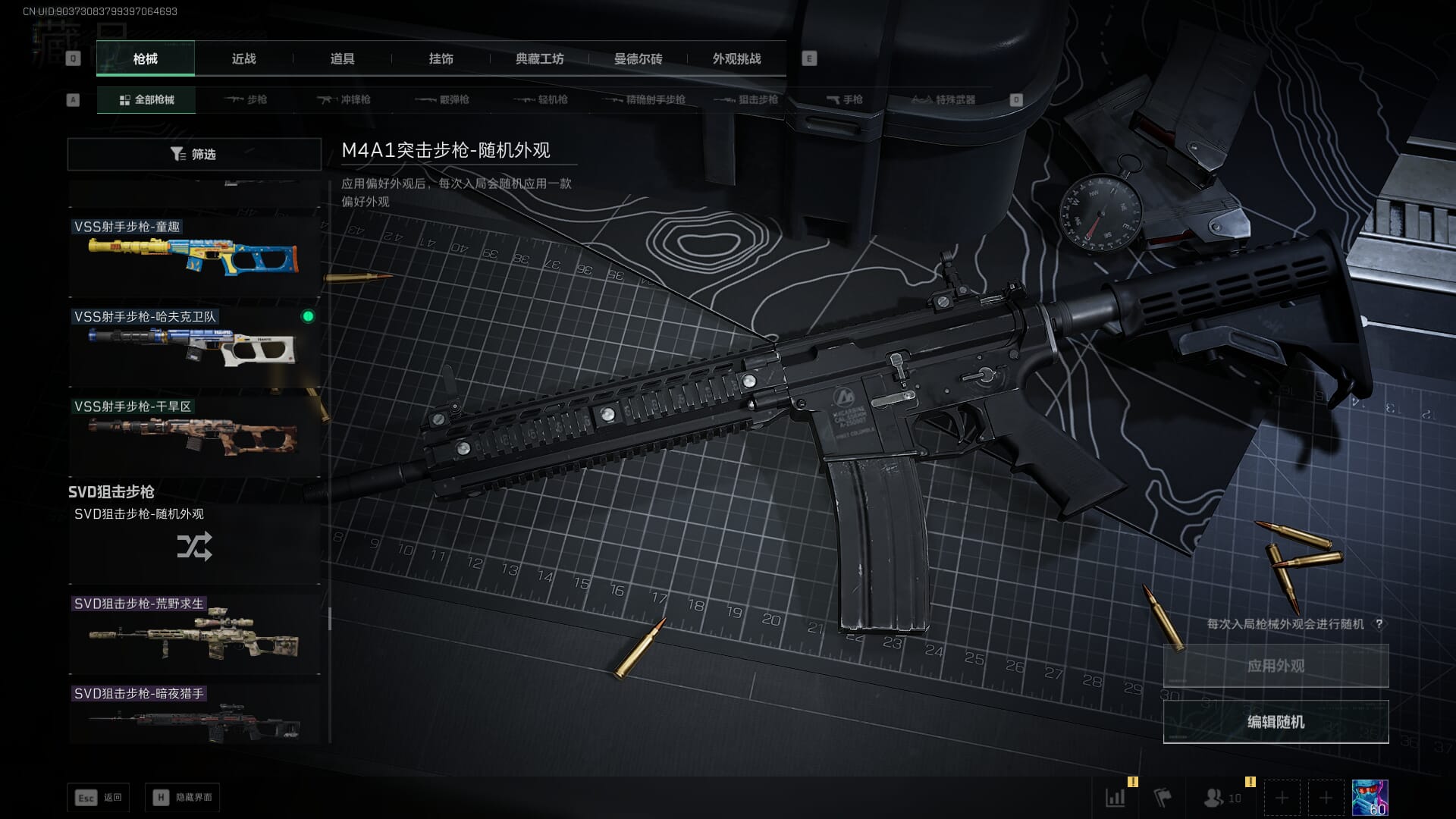This screenshot has height=819, width=1456.
Task: Filter the list by 冲锋枪 submachine guns
Action: [x=345, y=99]
